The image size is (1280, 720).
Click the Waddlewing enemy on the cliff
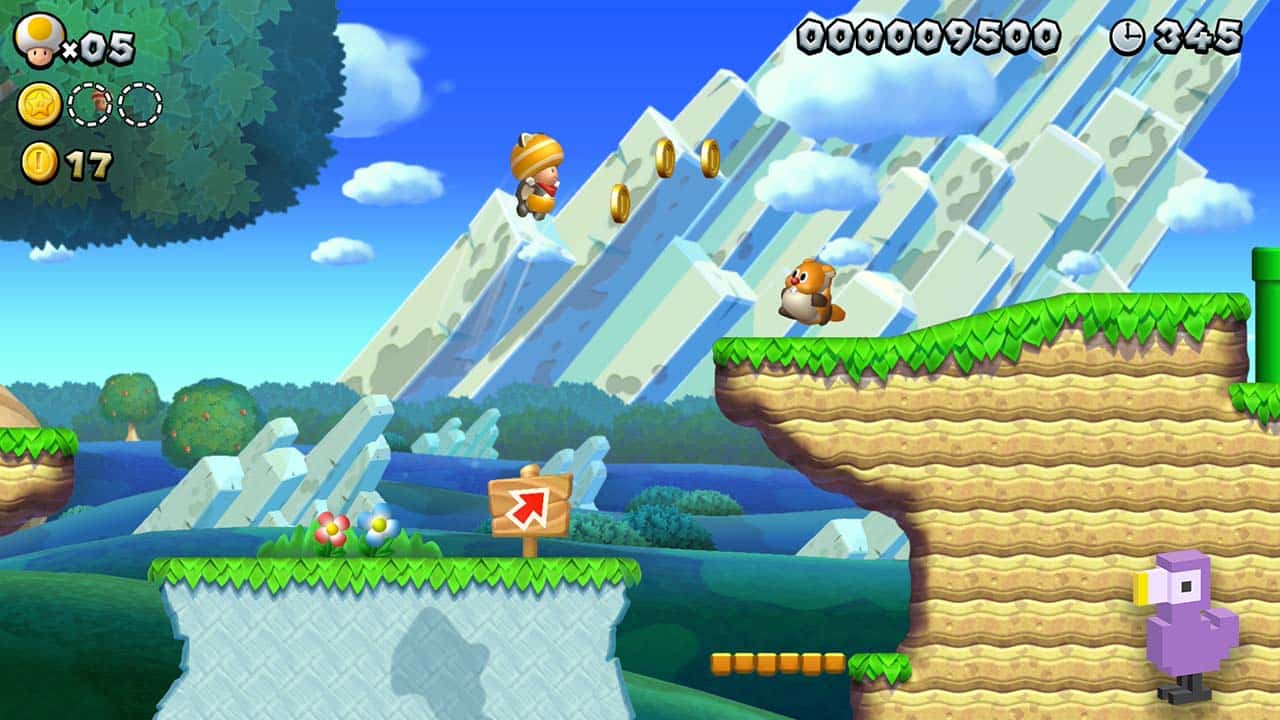tap(808, 293)
